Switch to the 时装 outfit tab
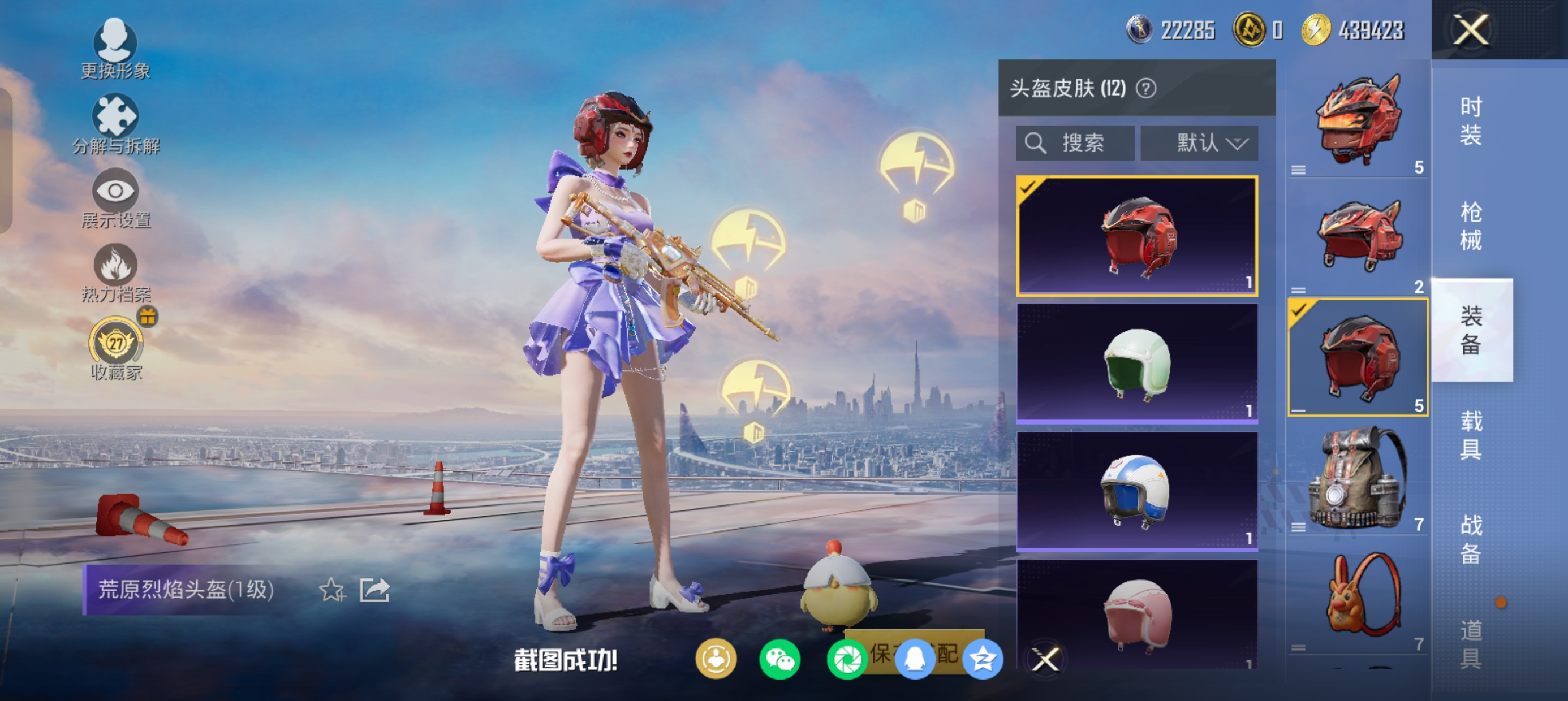Screen dimensions: 1568x701 1471,121
